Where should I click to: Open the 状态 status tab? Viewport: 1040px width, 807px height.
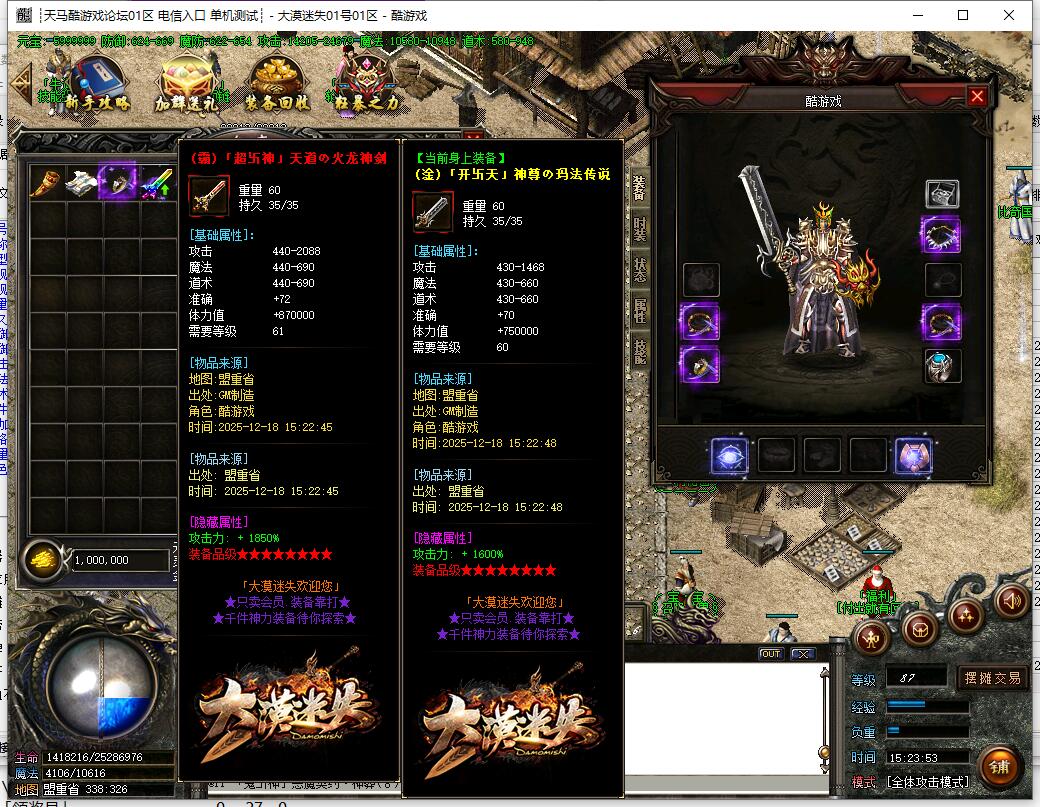pos(640,269)
